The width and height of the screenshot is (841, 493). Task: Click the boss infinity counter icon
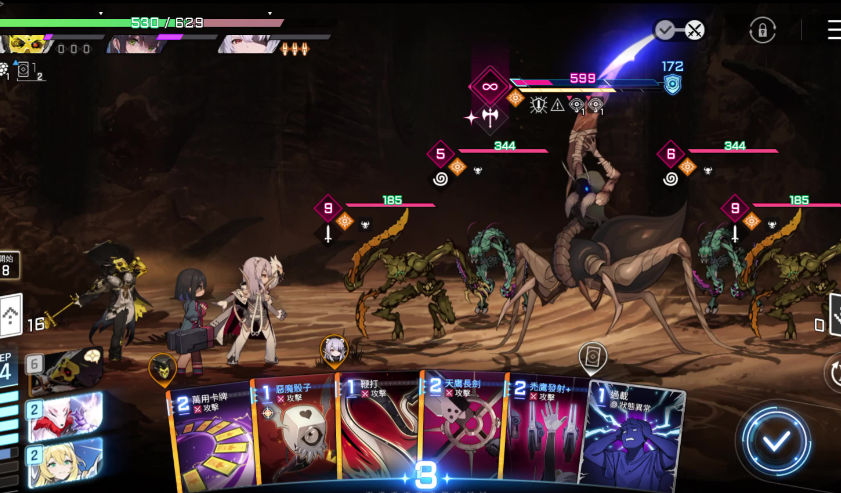(490, 87)
